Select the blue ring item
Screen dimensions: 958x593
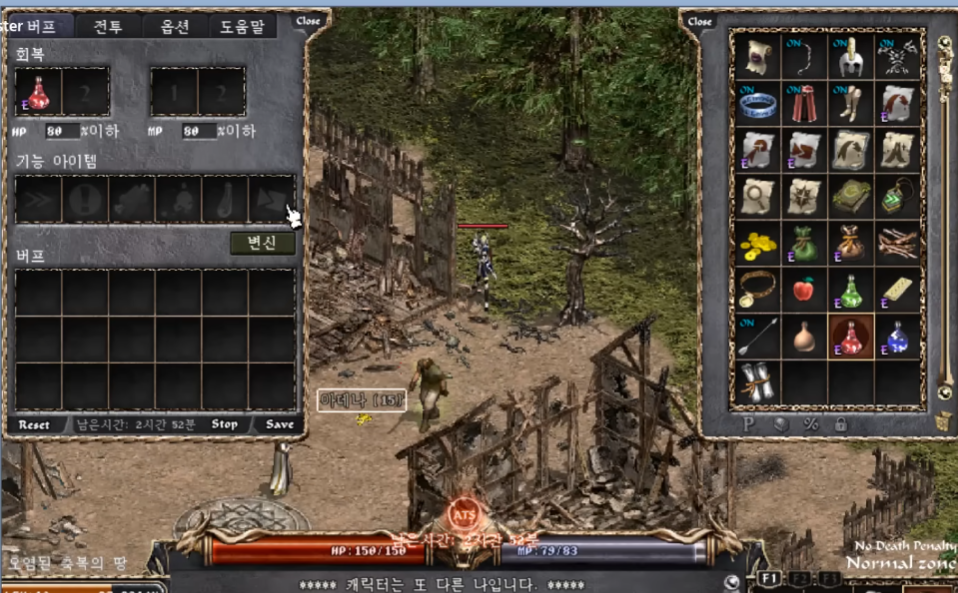(757, 102)
